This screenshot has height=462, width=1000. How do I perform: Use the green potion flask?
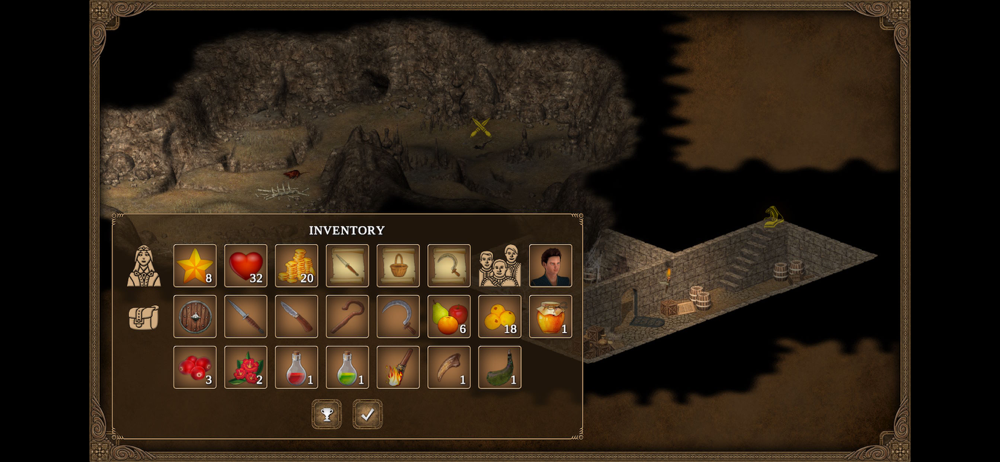point(347,367)
